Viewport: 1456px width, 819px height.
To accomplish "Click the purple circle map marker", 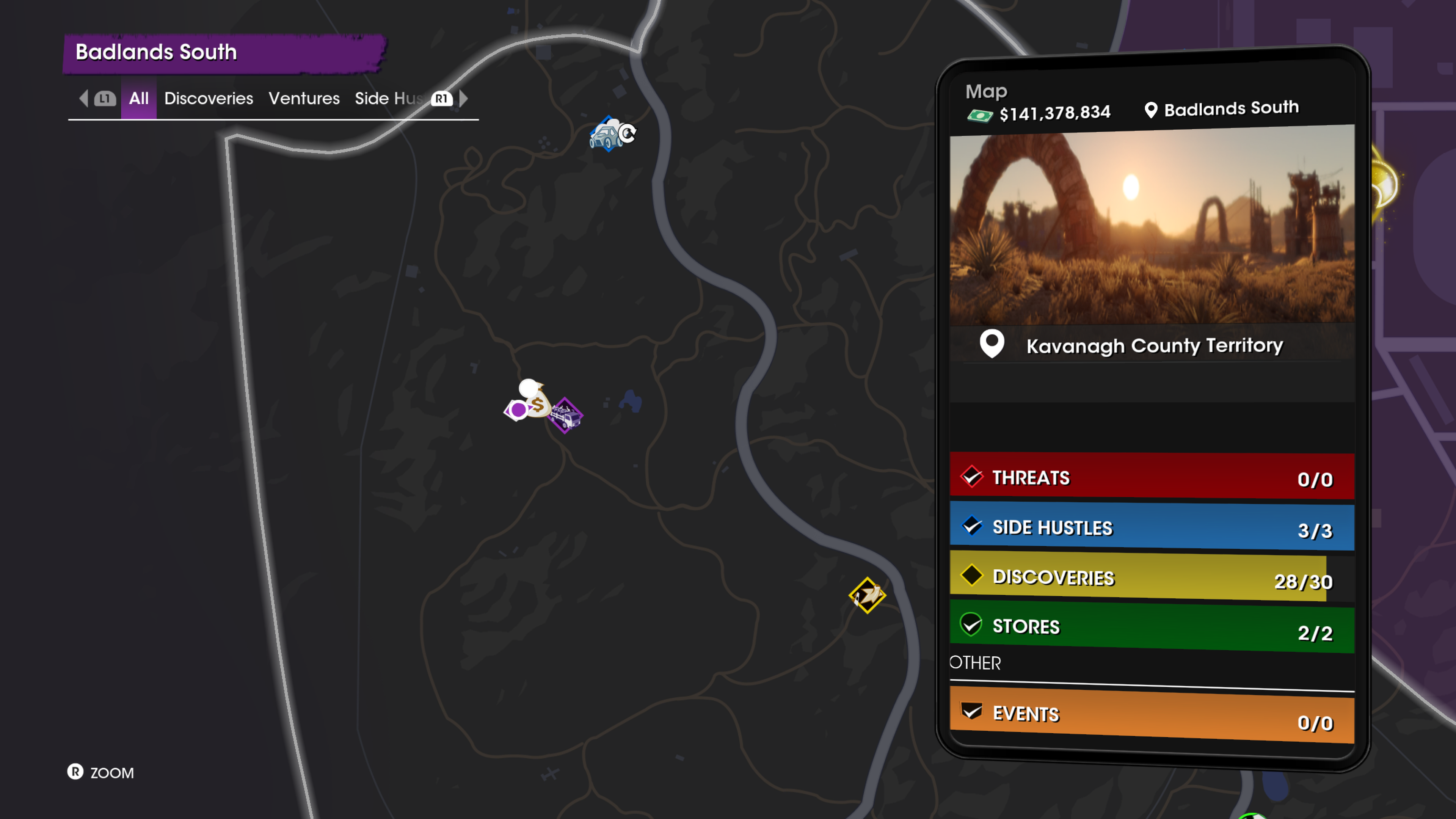I will [x=517, y=410].
